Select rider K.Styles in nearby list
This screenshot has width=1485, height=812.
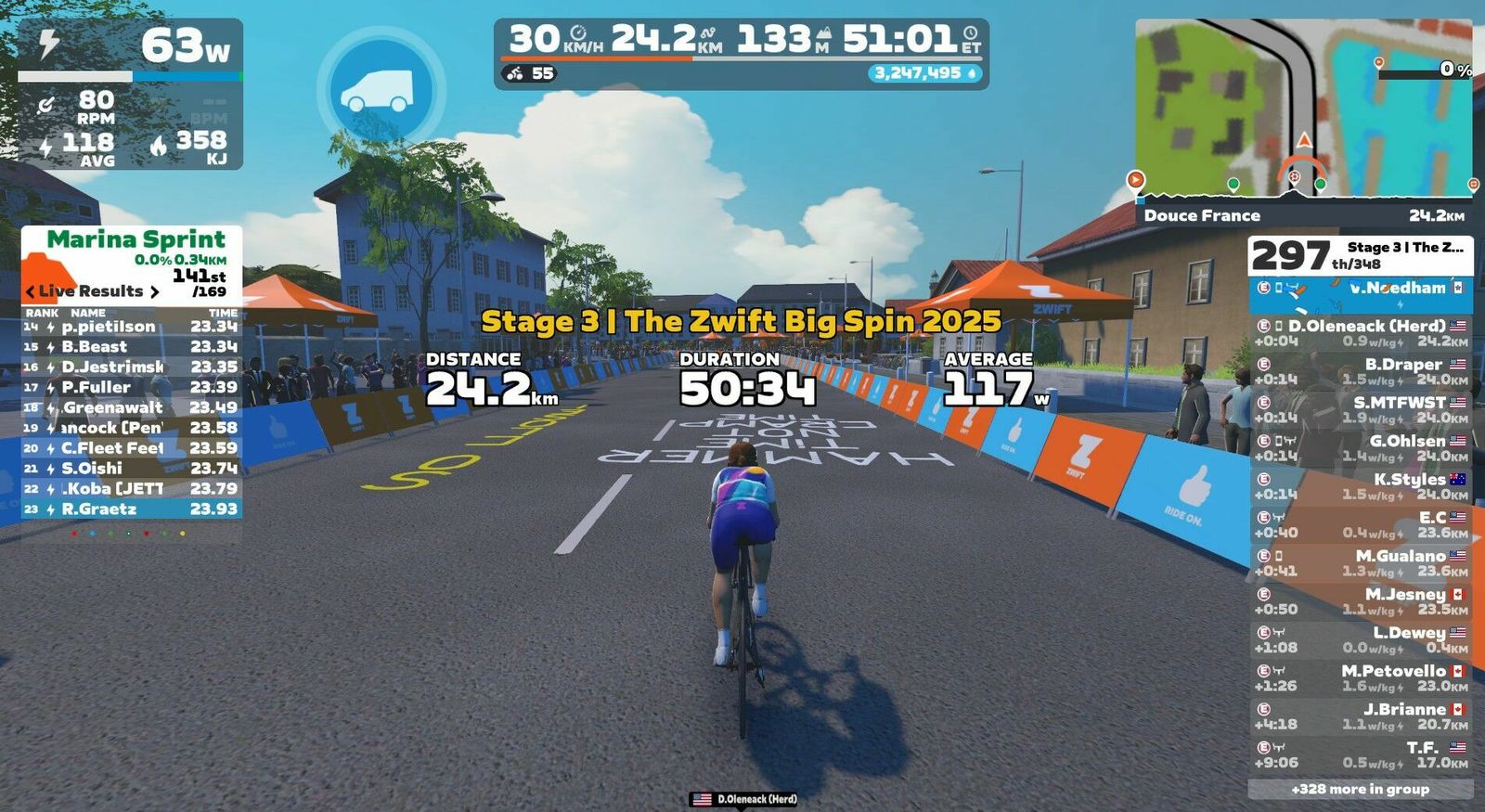coord(1360,486)
